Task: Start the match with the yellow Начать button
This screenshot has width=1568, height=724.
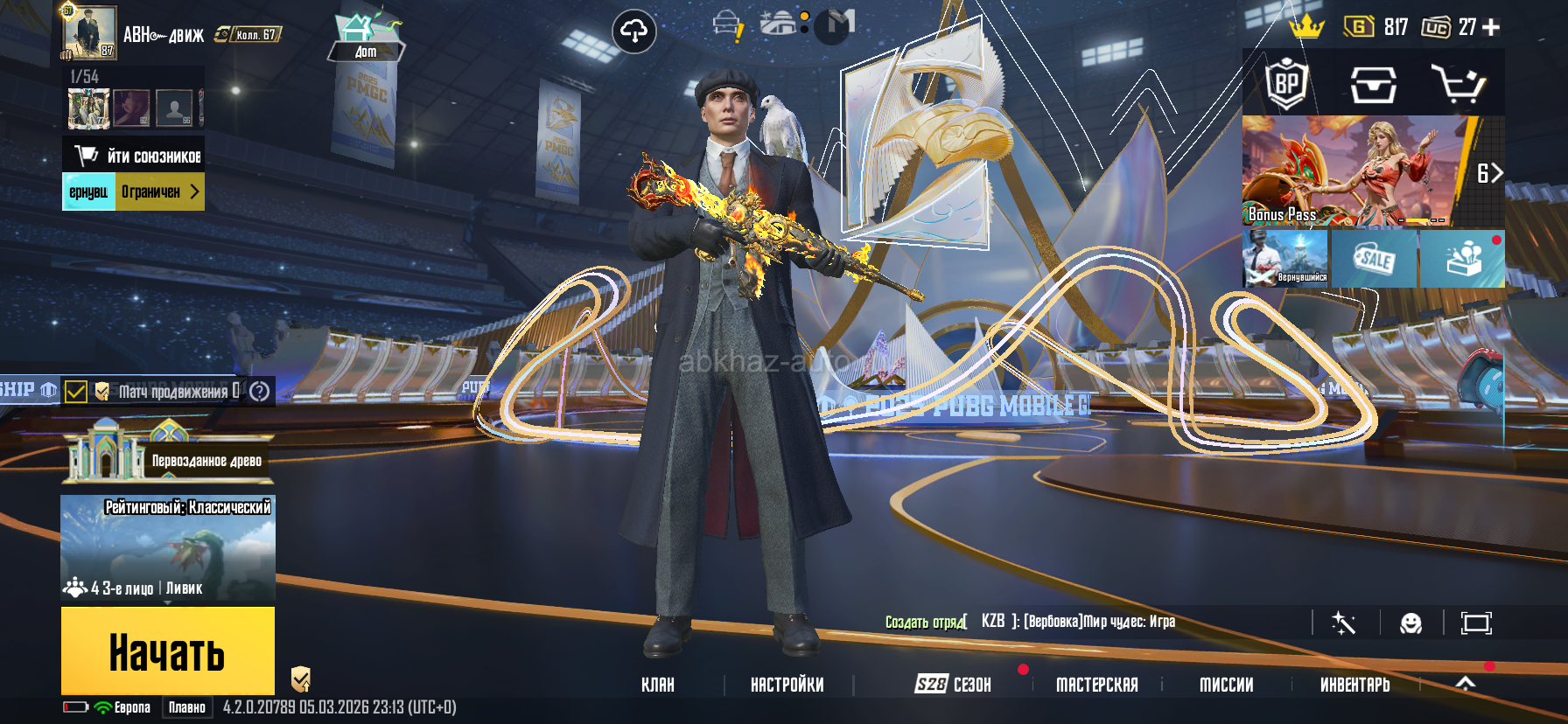Action: [168, 651]
